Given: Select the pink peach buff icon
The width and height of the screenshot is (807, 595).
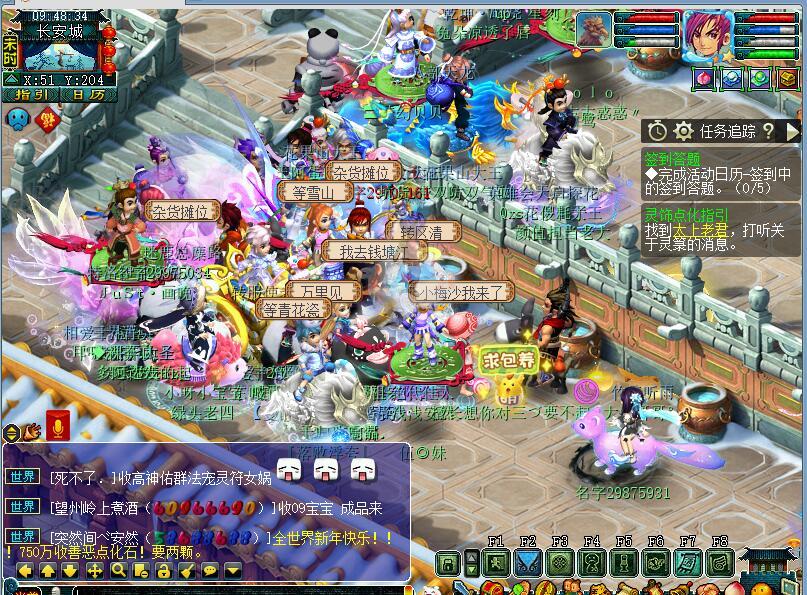Looking at the screenshot, I should coord(704,78).
